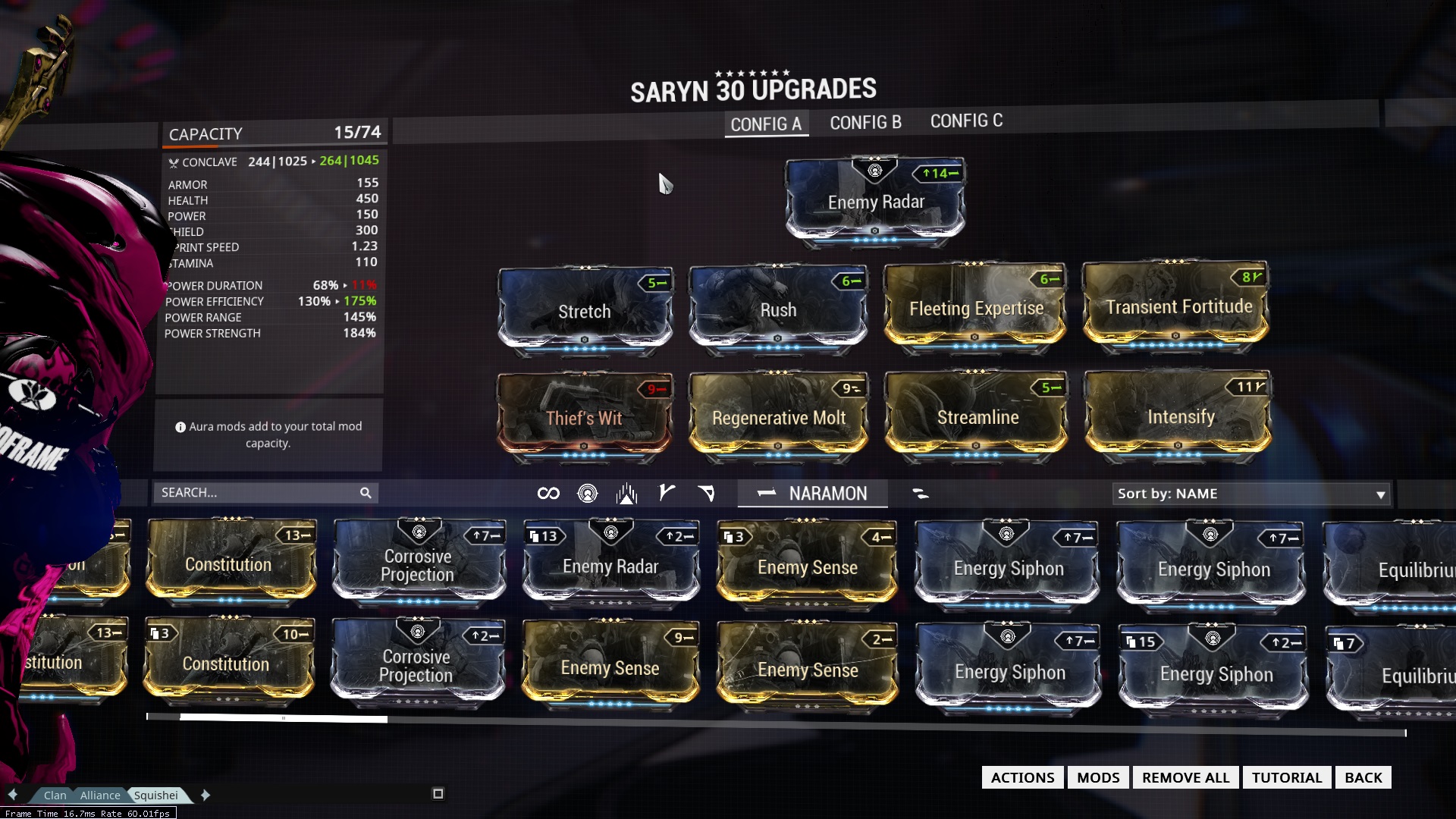The height and width of the screenshot is (819, 1456).
Task: Remove all installed mods
Action: pyautogui.click(x=1185, y=777)
